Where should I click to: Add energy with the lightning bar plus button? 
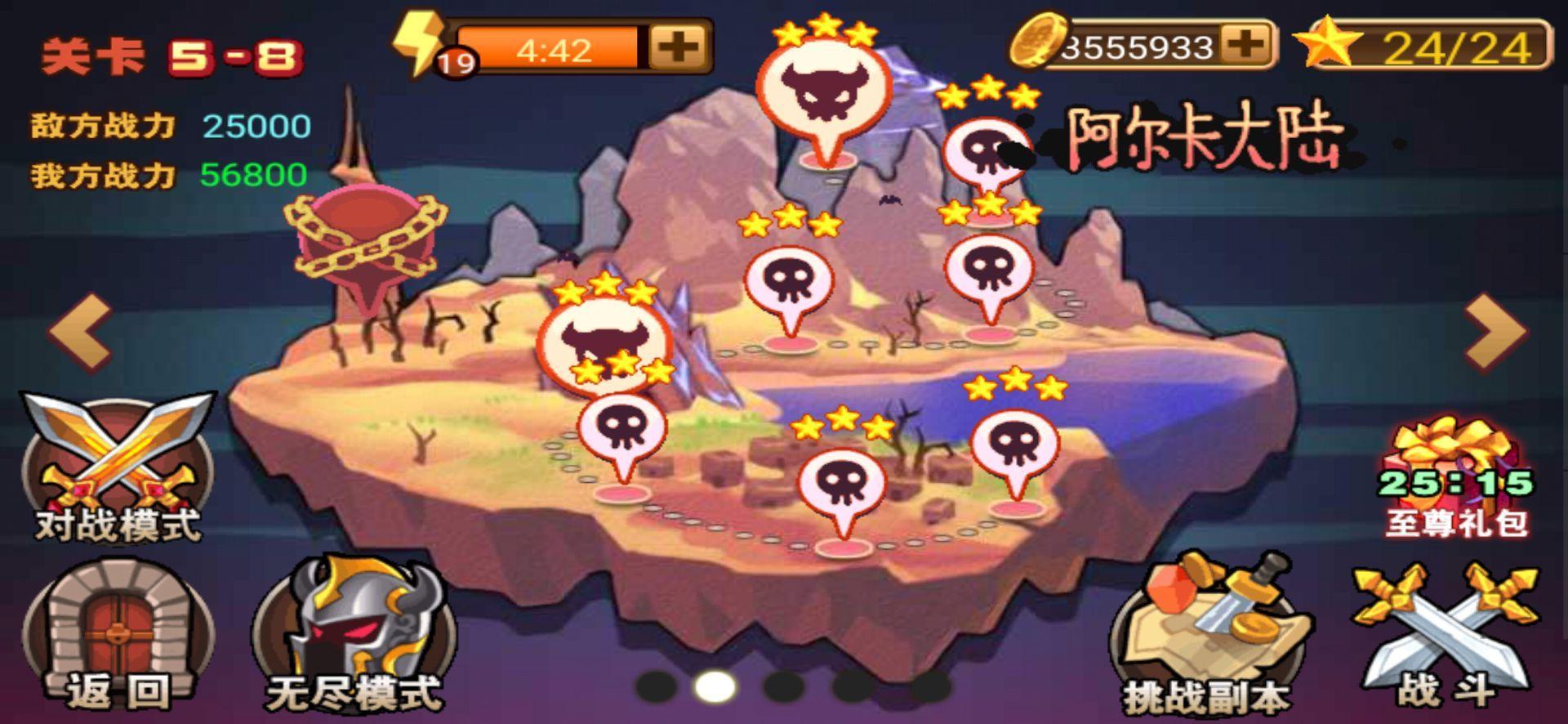[x=679, y=47]
